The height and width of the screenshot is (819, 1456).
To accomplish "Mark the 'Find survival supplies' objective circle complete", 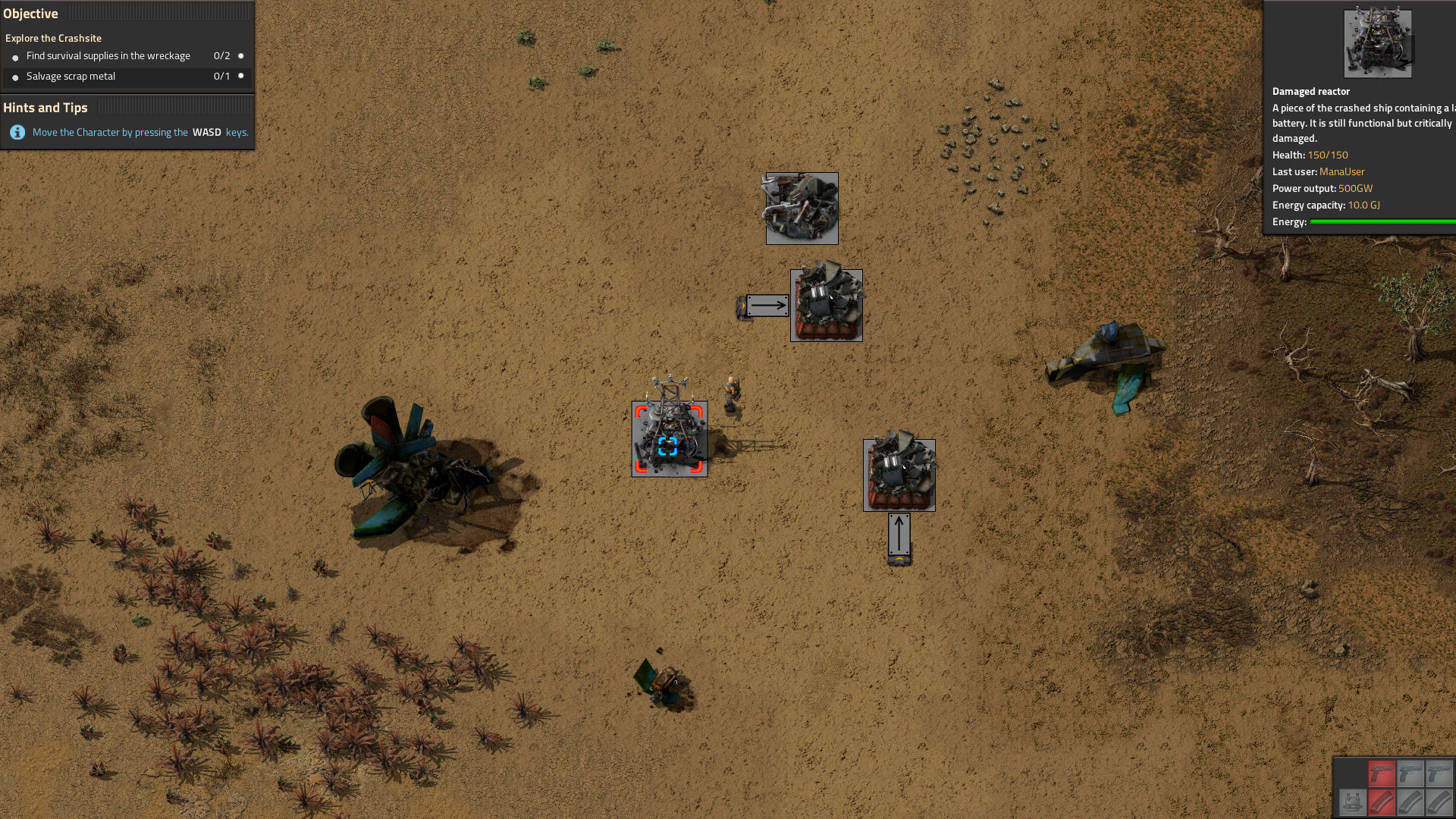I will click(241, 56).
